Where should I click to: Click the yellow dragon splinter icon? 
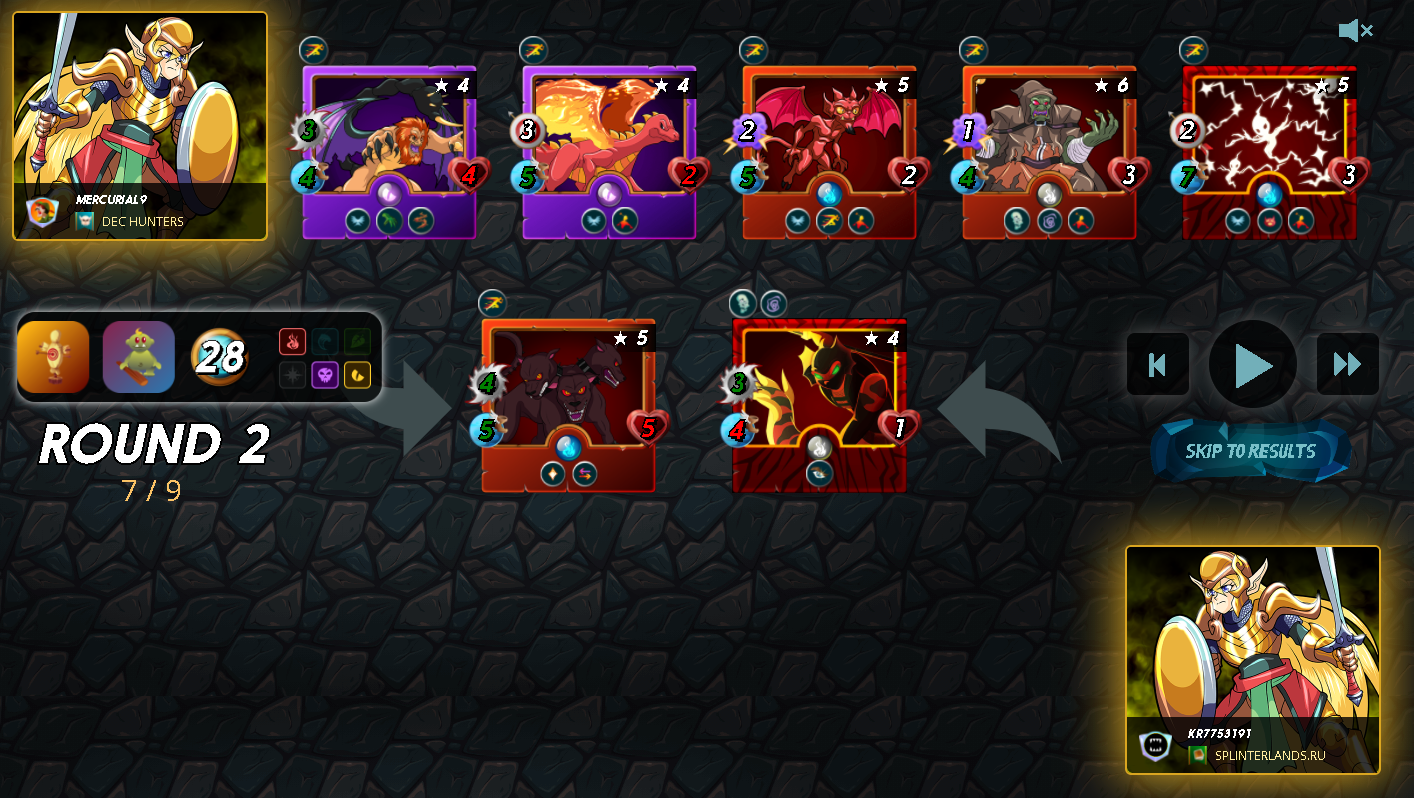[x=357, y=375]
